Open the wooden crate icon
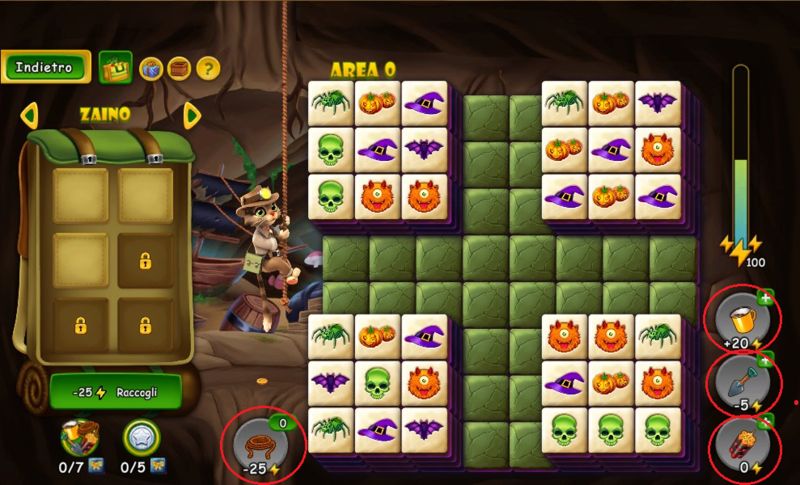 179,68
